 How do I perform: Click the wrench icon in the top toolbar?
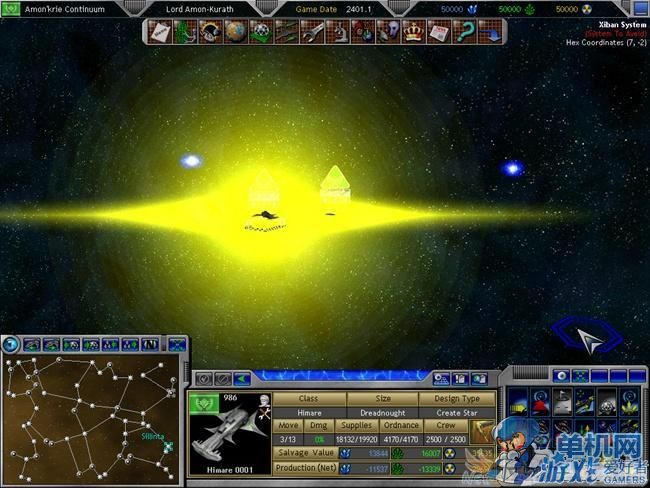311,33
